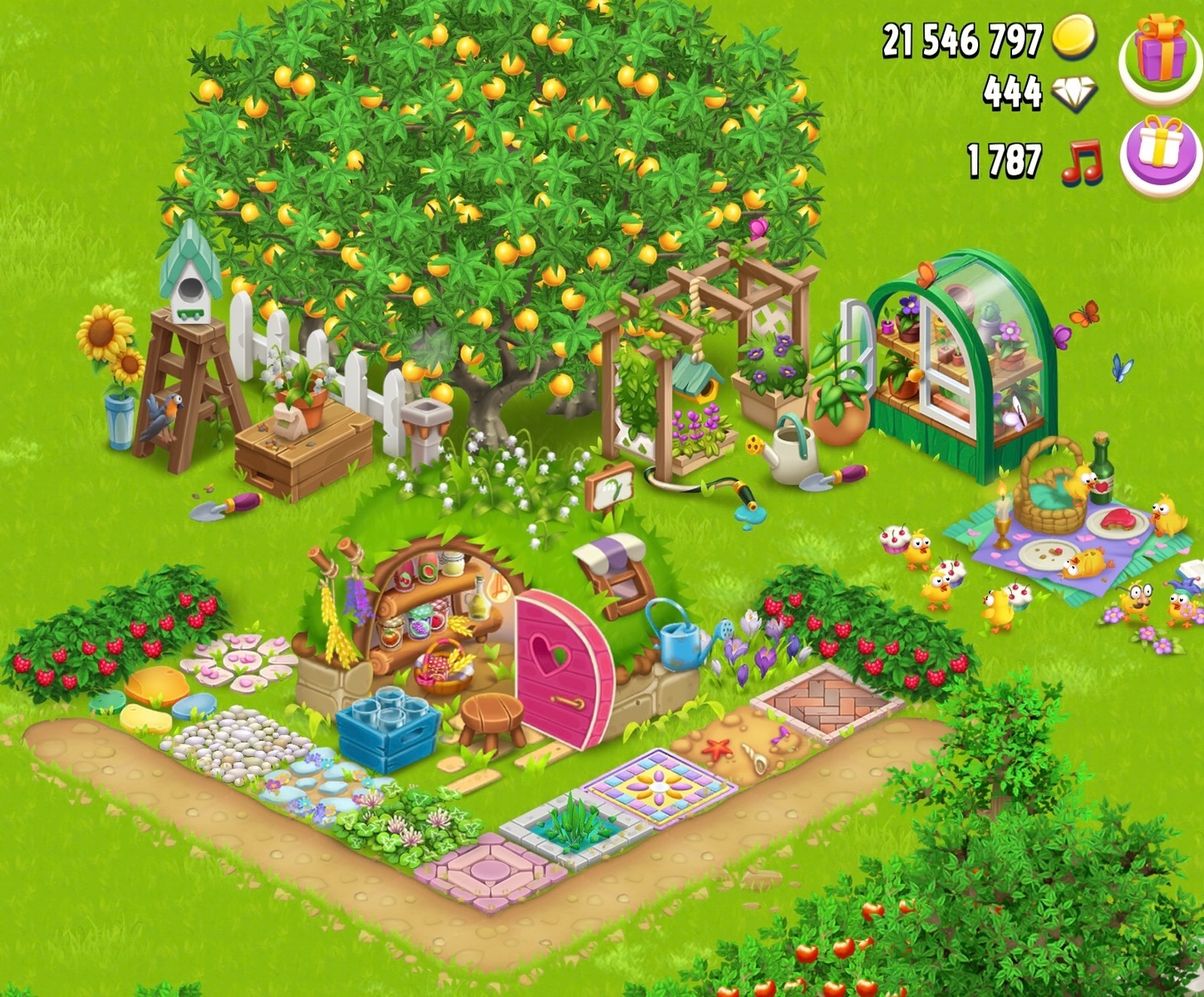The width and height of the screenshot is (1204, 997).
Task: Open the red music note icon
Action: 1083,161
